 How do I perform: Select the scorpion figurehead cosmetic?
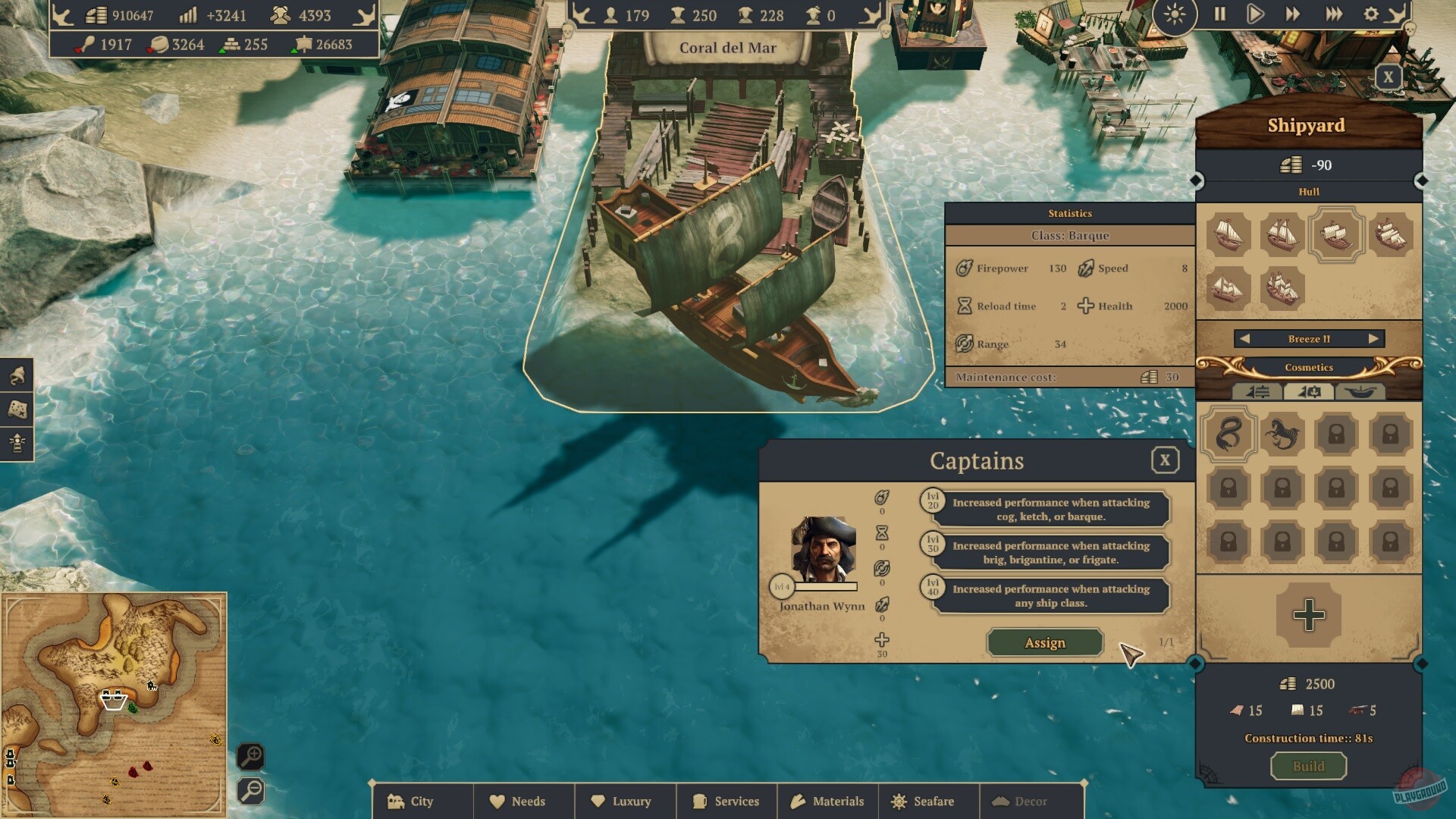1283,435
